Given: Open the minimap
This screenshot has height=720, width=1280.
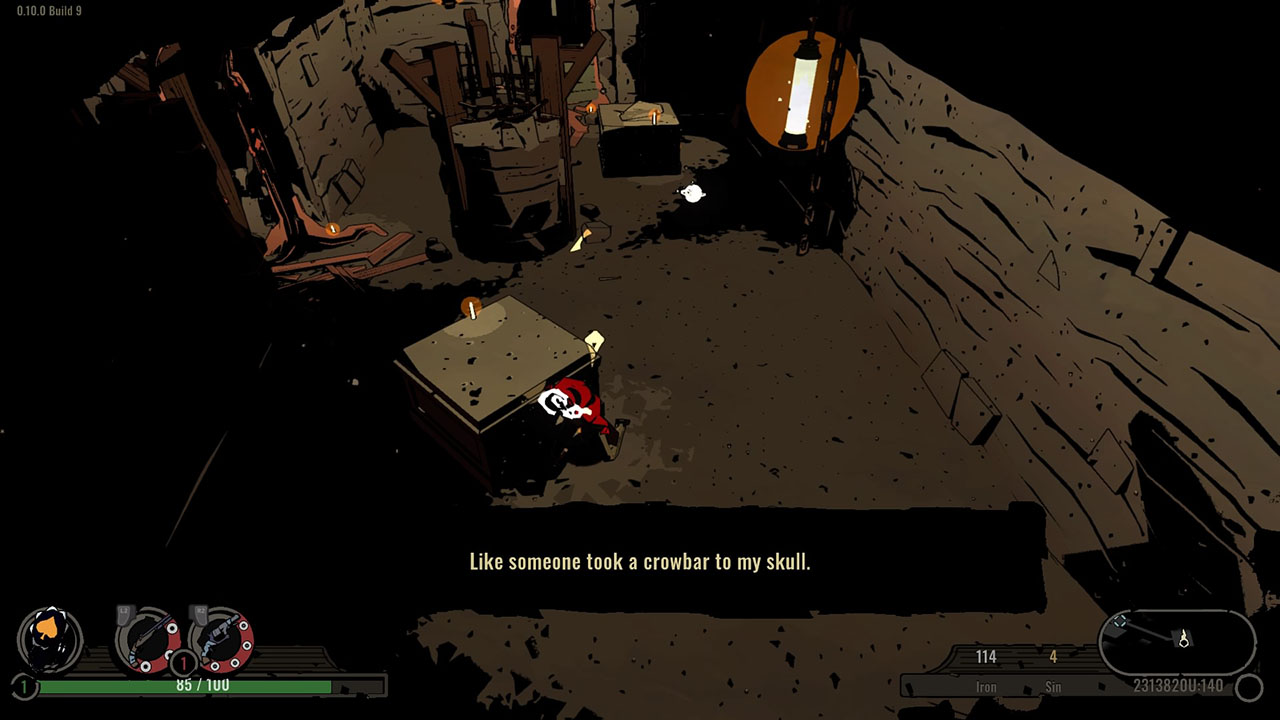Looking at the screenshot, I should point(1177,641).
